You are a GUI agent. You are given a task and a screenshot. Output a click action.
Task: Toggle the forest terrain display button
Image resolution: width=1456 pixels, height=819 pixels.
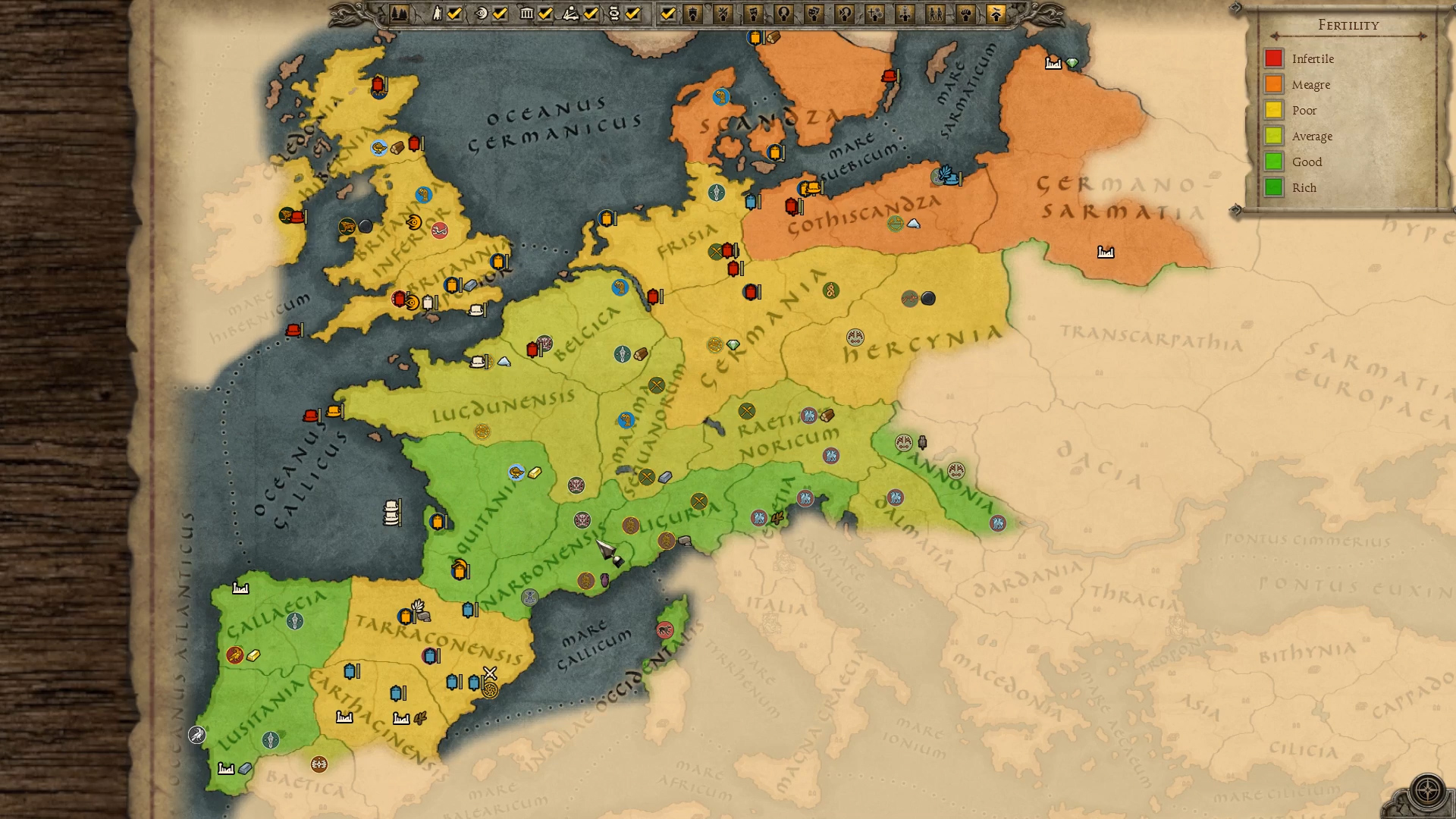pos(400,14)
